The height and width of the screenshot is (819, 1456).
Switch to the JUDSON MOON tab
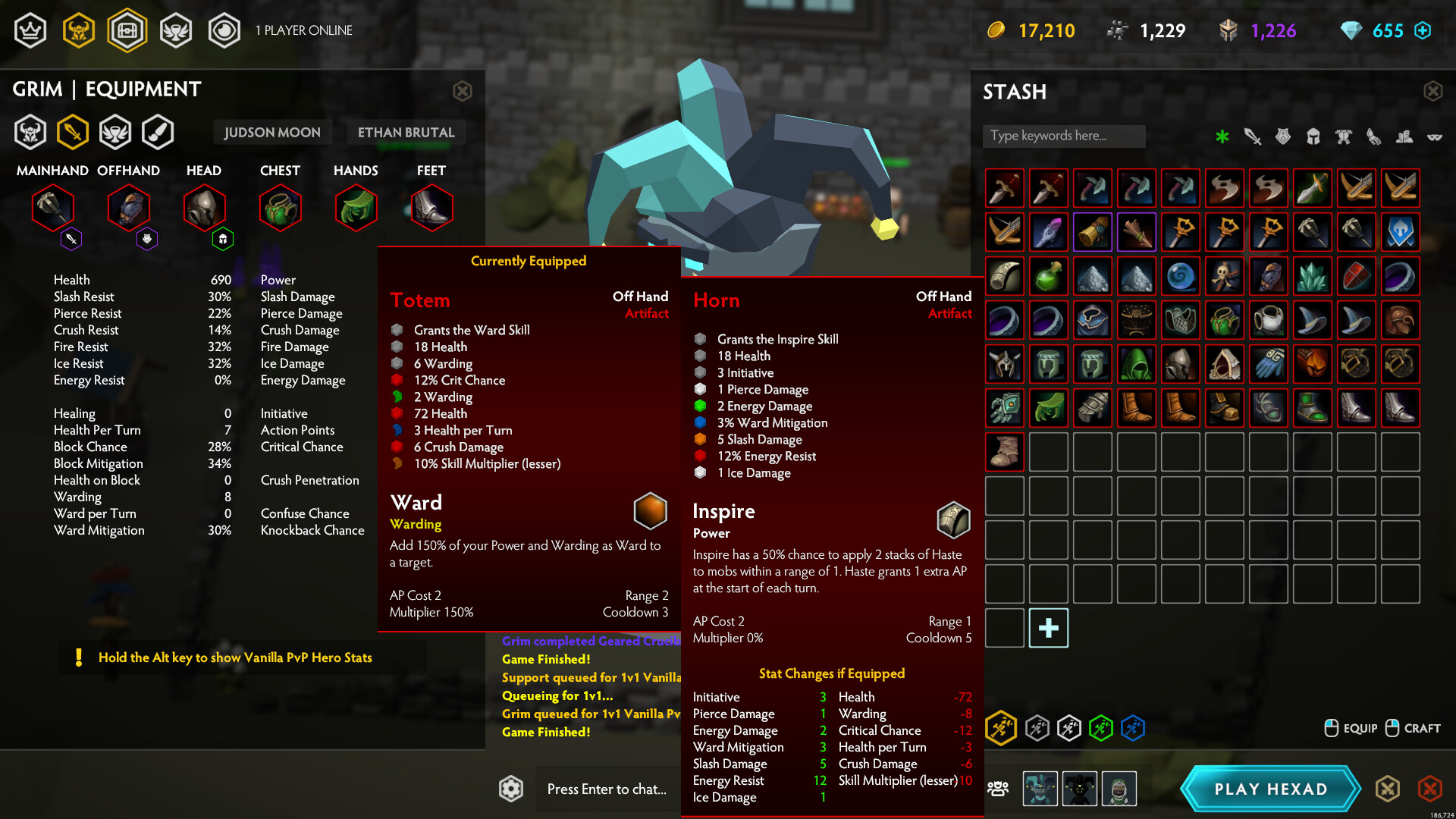pos(272,132)
